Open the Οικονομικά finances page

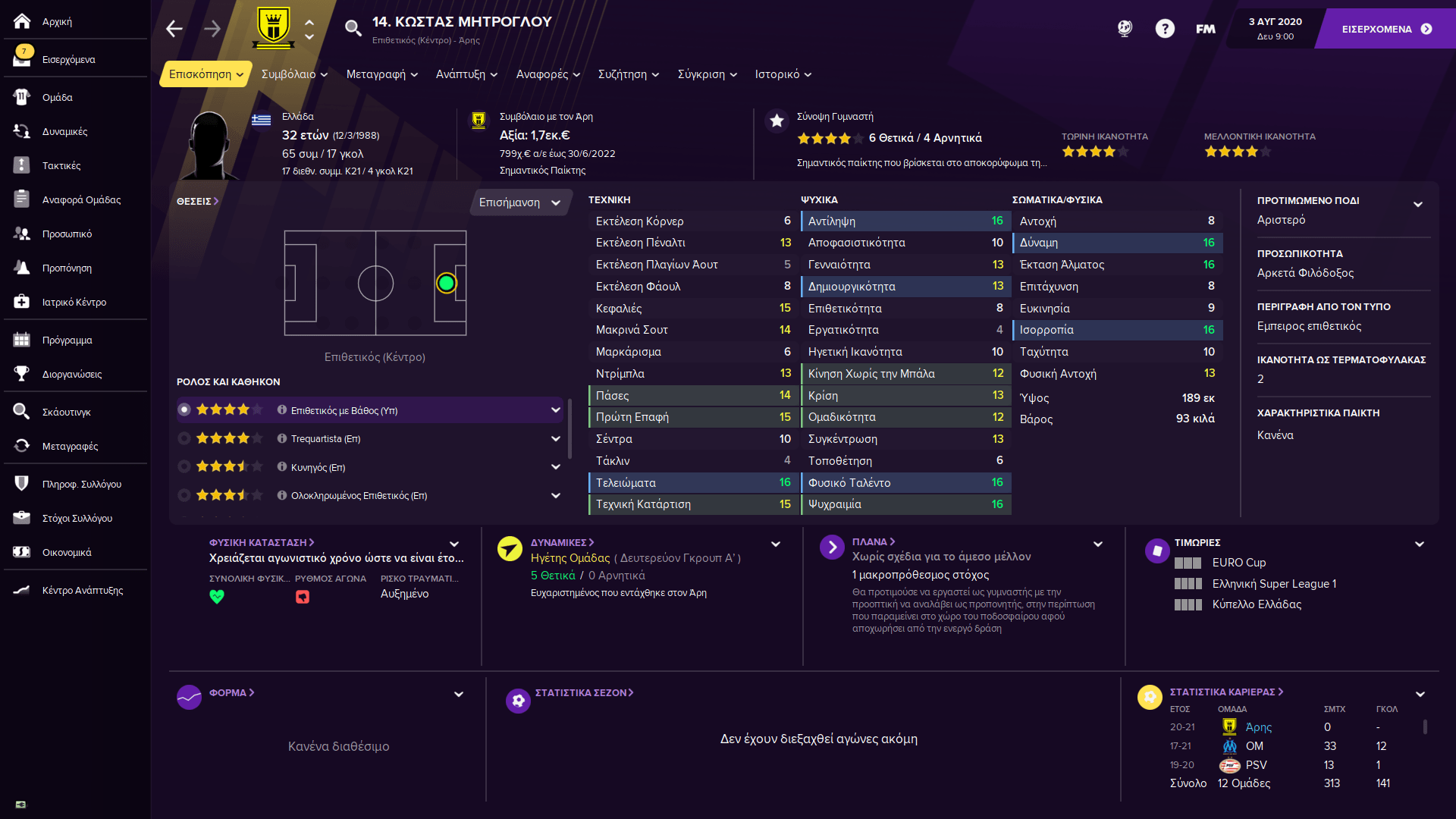(67, 553)
